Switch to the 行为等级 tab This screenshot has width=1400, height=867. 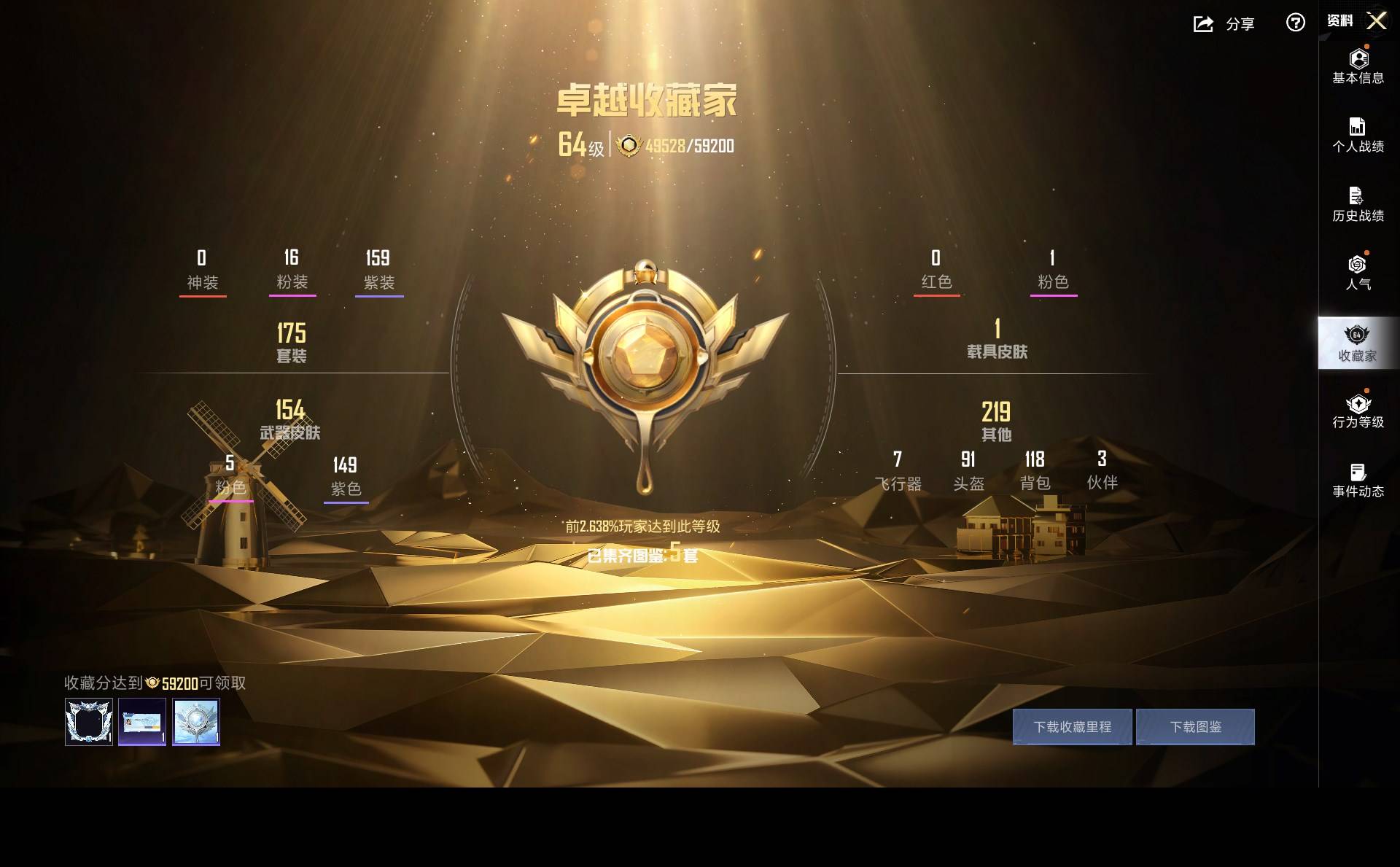[1358, 411]
